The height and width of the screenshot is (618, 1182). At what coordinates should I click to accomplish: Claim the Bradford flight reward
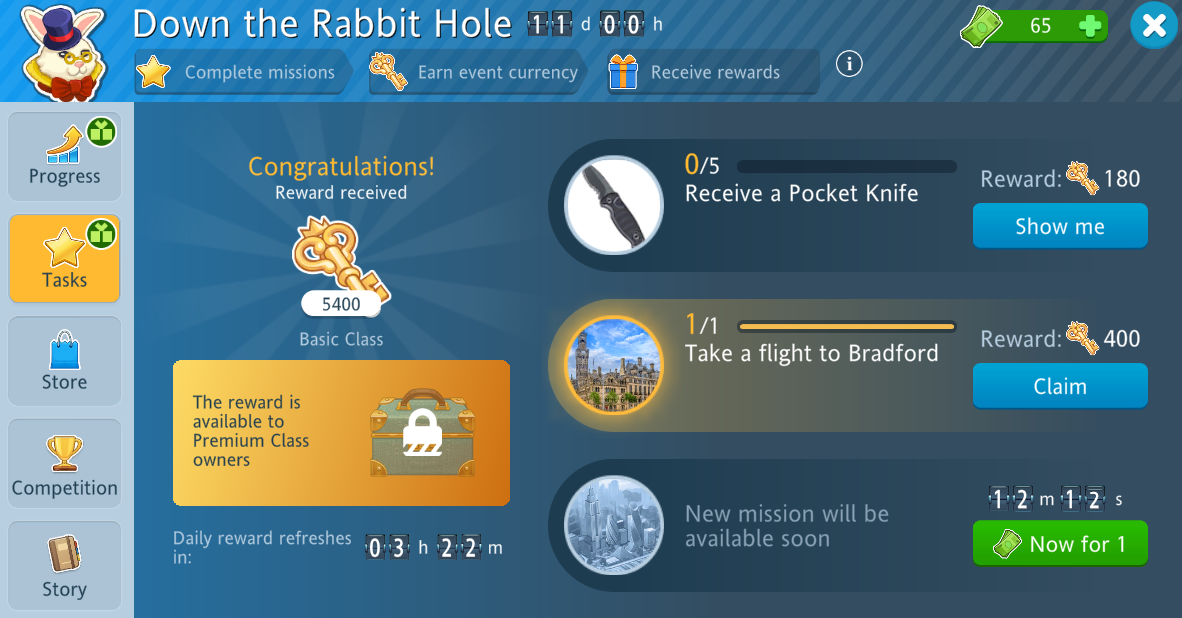coord(1060,386)
